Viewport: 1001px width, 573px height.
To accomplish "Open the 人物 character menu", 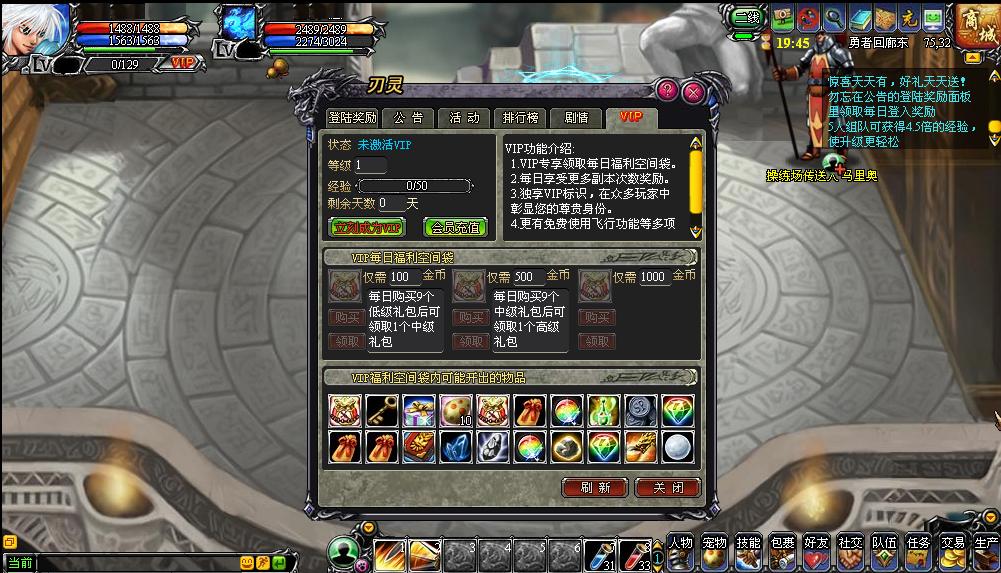I will pyautogui.click(x=680, y=549).
